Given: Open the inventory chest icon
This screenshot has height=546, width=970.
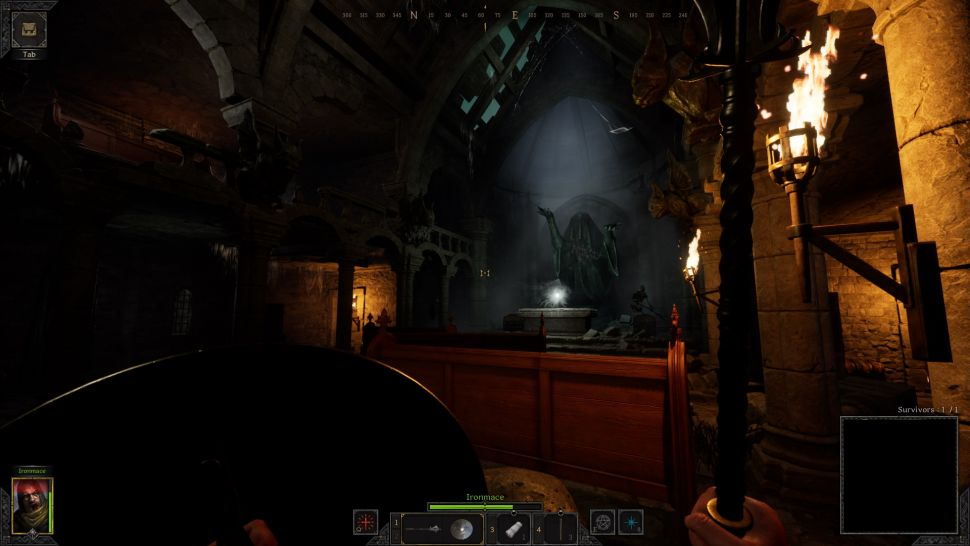Looking at the screenshot, I should click(x=29, y=30).
